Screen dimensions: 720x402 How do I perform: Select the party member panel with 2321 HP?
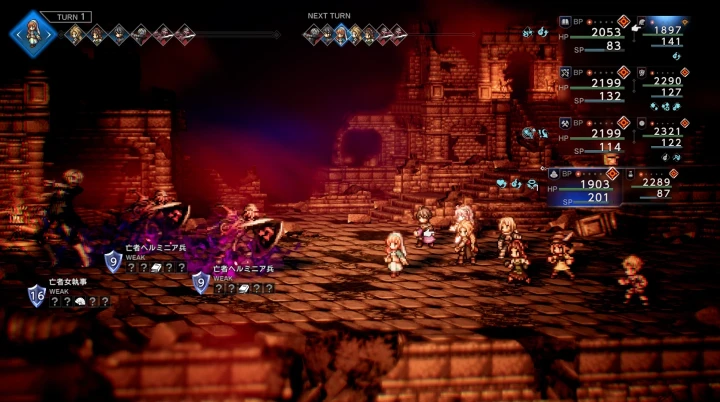click(x=661, y=135)
